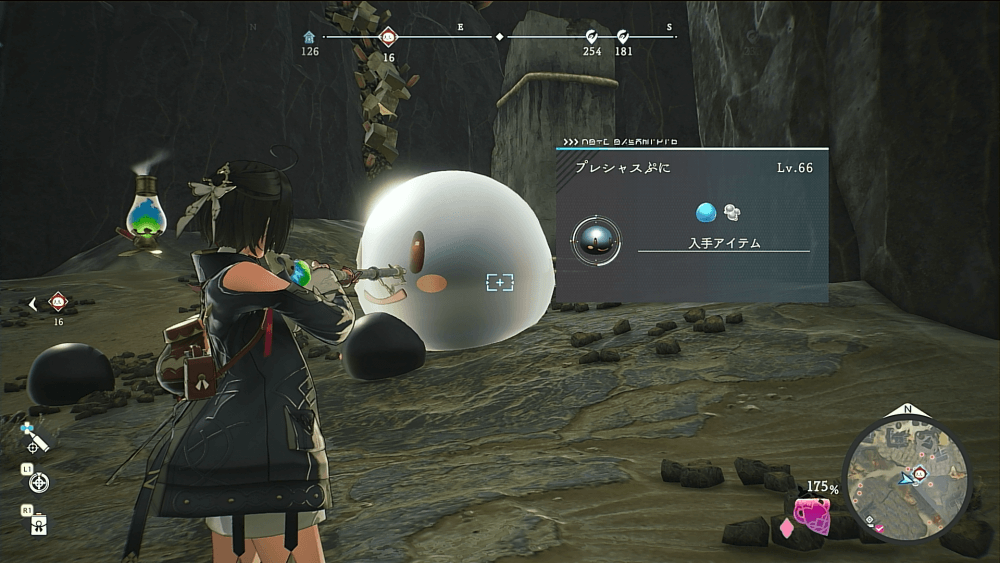Click the red enemy marker on the compass bar
The image size is (1000, 563).
(388, 37)
